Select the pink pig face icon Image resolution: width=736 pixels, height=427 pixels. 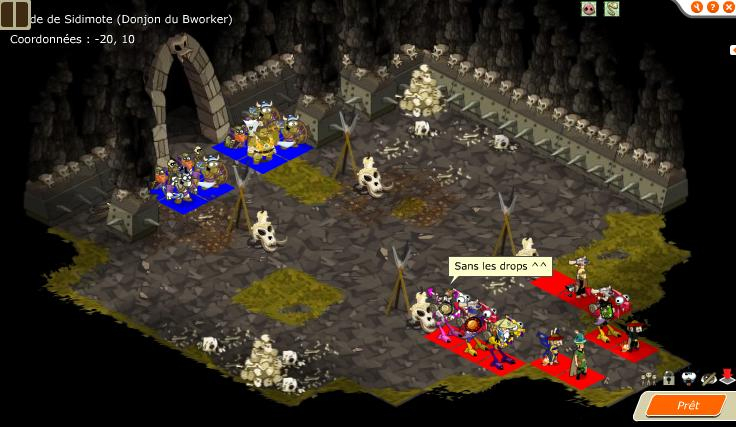coord(589,9)
